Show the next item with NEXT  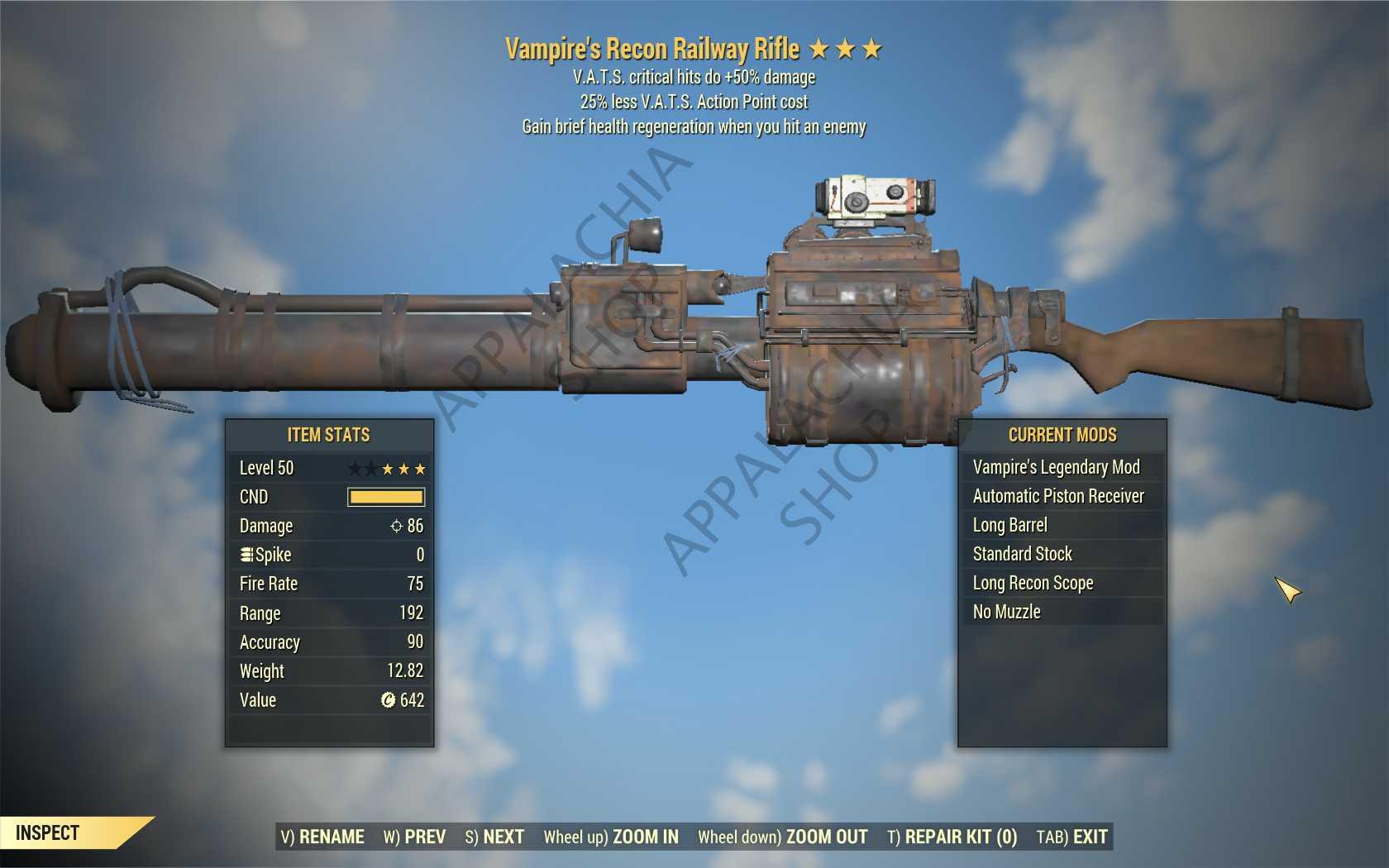coord(494,837)
